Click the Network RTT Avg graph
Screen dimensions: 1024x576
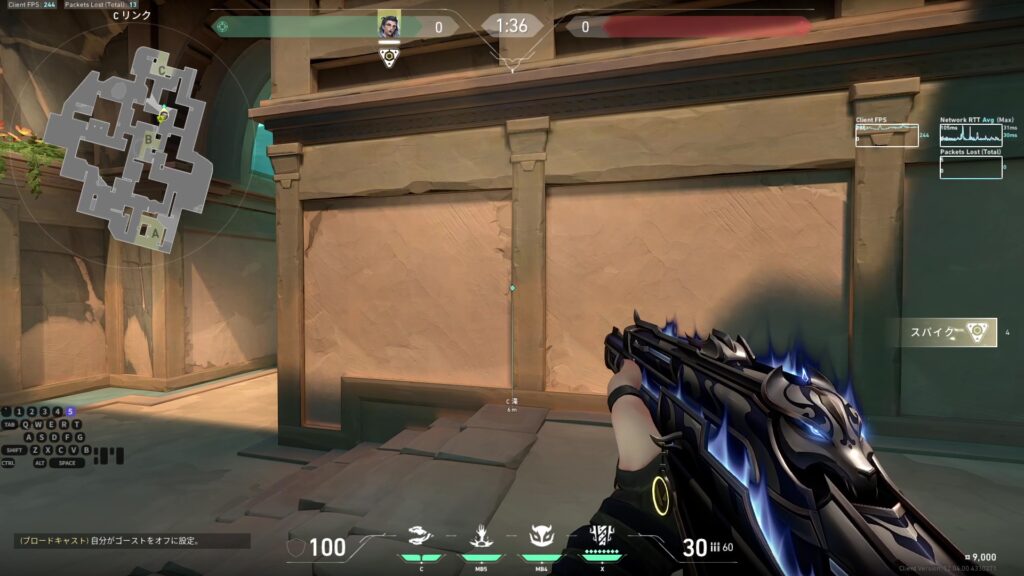(970, 136)
